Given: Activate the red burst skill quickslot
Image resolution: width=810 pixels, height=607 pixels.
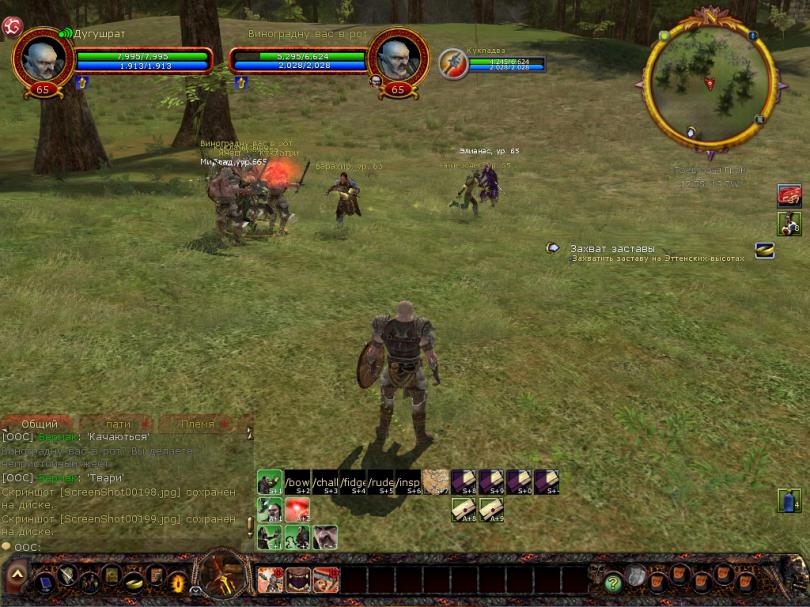Looking at the screenshot, I should 298,510.
